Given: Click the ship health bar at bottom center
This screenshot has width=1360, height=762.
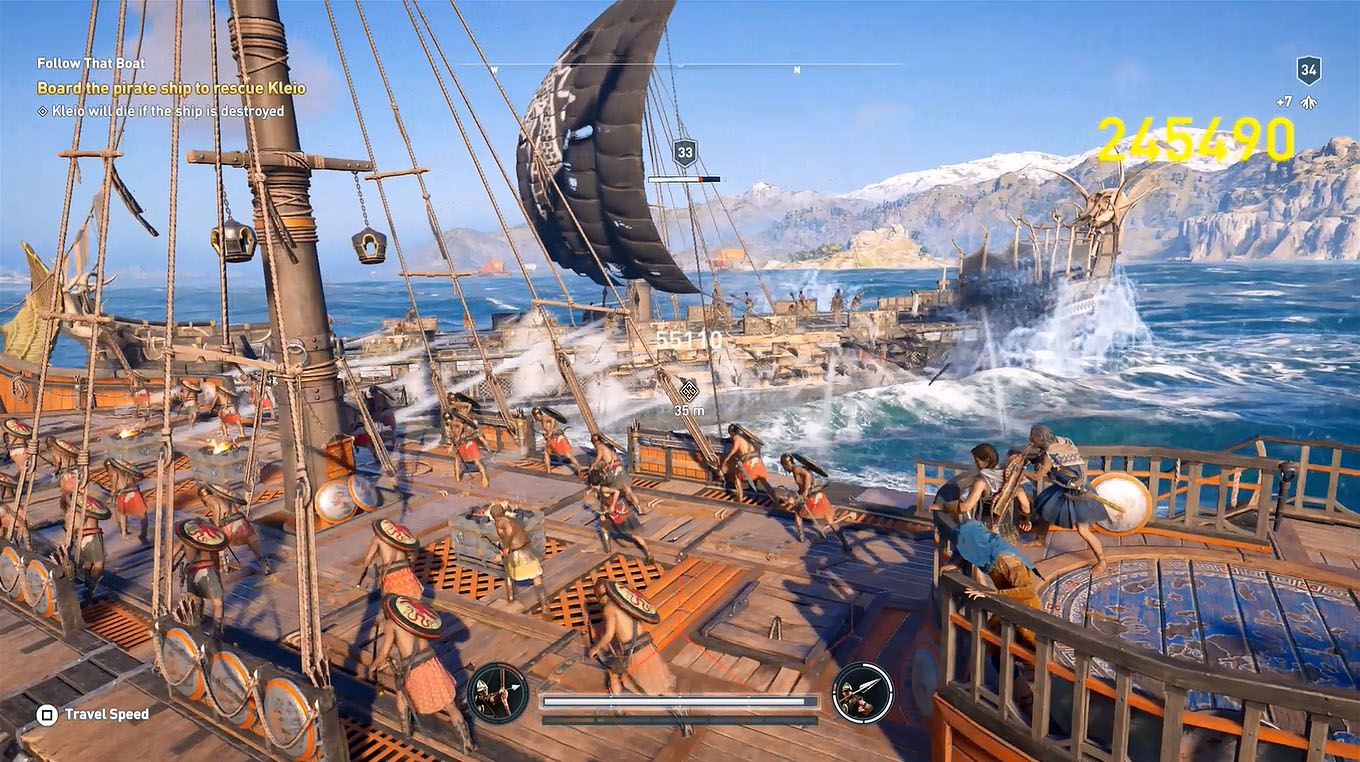Looking at the screenshot, I should click(x=679, y=700).
